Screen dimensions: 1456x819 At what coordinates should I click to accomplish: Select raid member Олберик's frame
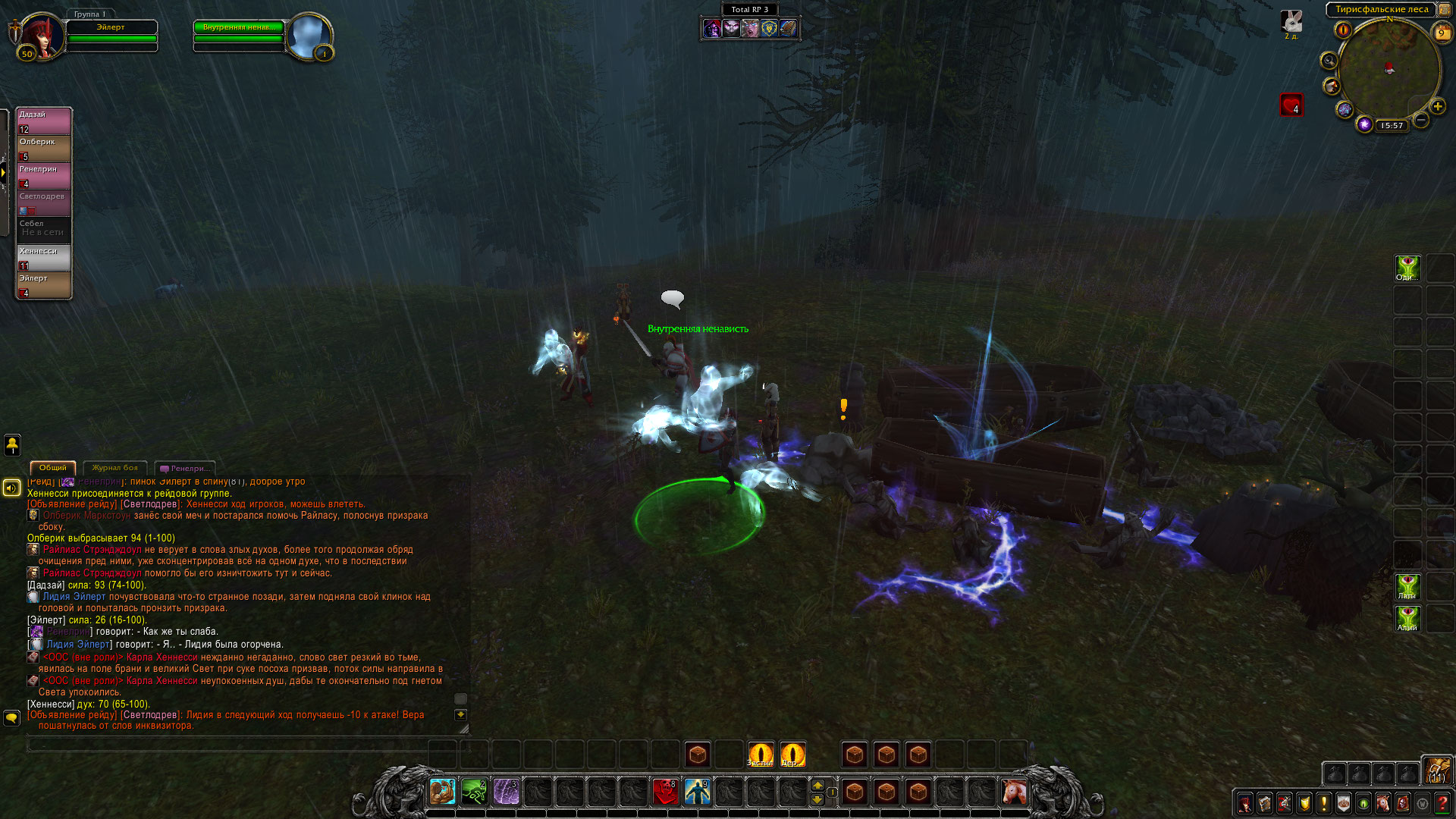click(x=44, y=149)
